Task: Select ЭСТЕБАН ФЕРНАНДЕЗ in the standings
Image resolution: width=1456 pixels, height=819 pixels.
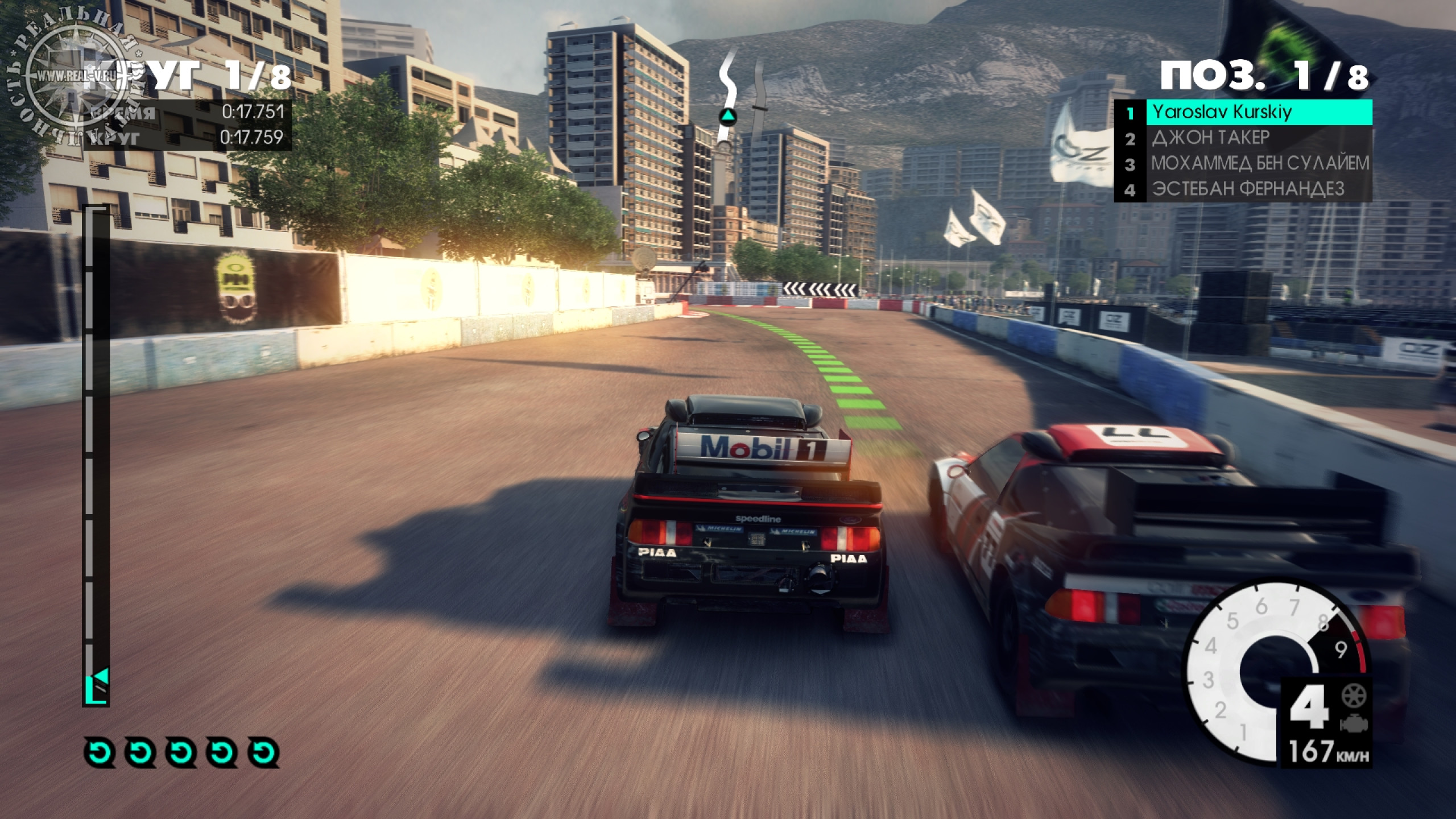Action: click(1243, 189)
